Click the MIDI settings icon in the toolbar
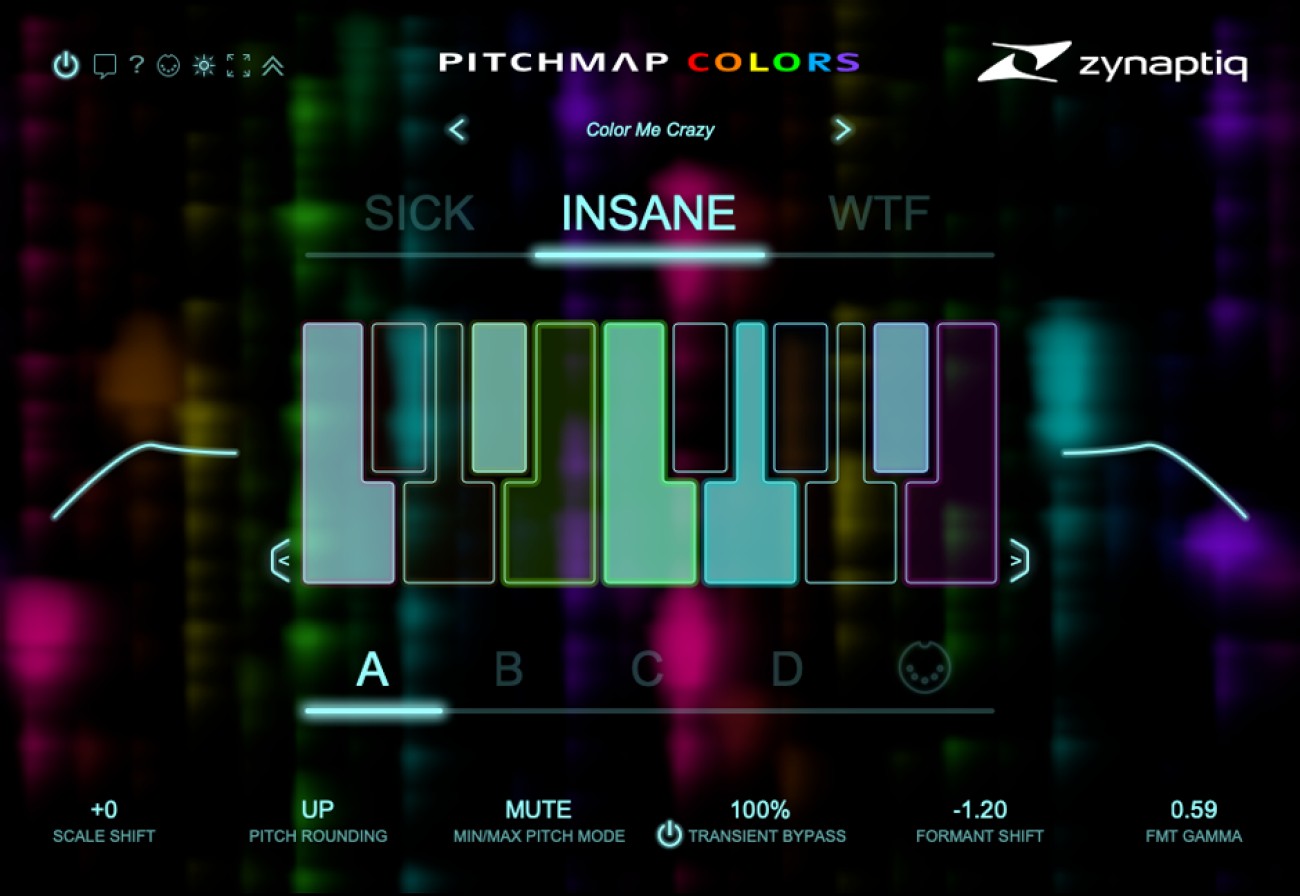 point(168,66)
